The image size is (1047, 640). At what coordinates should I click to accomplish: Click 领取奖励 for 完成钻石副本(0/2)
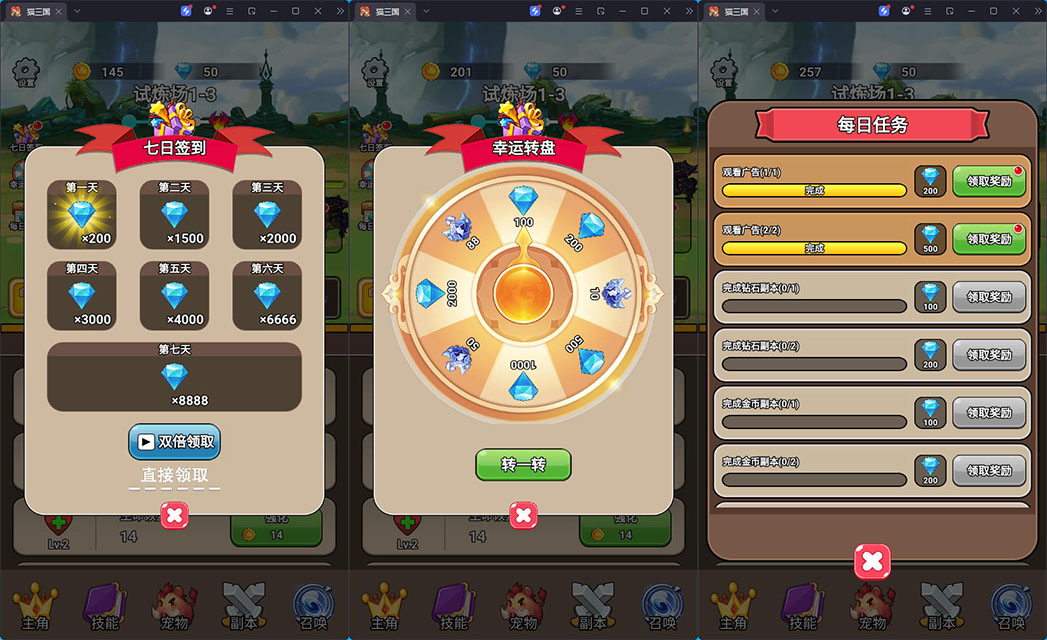(989, 355)
